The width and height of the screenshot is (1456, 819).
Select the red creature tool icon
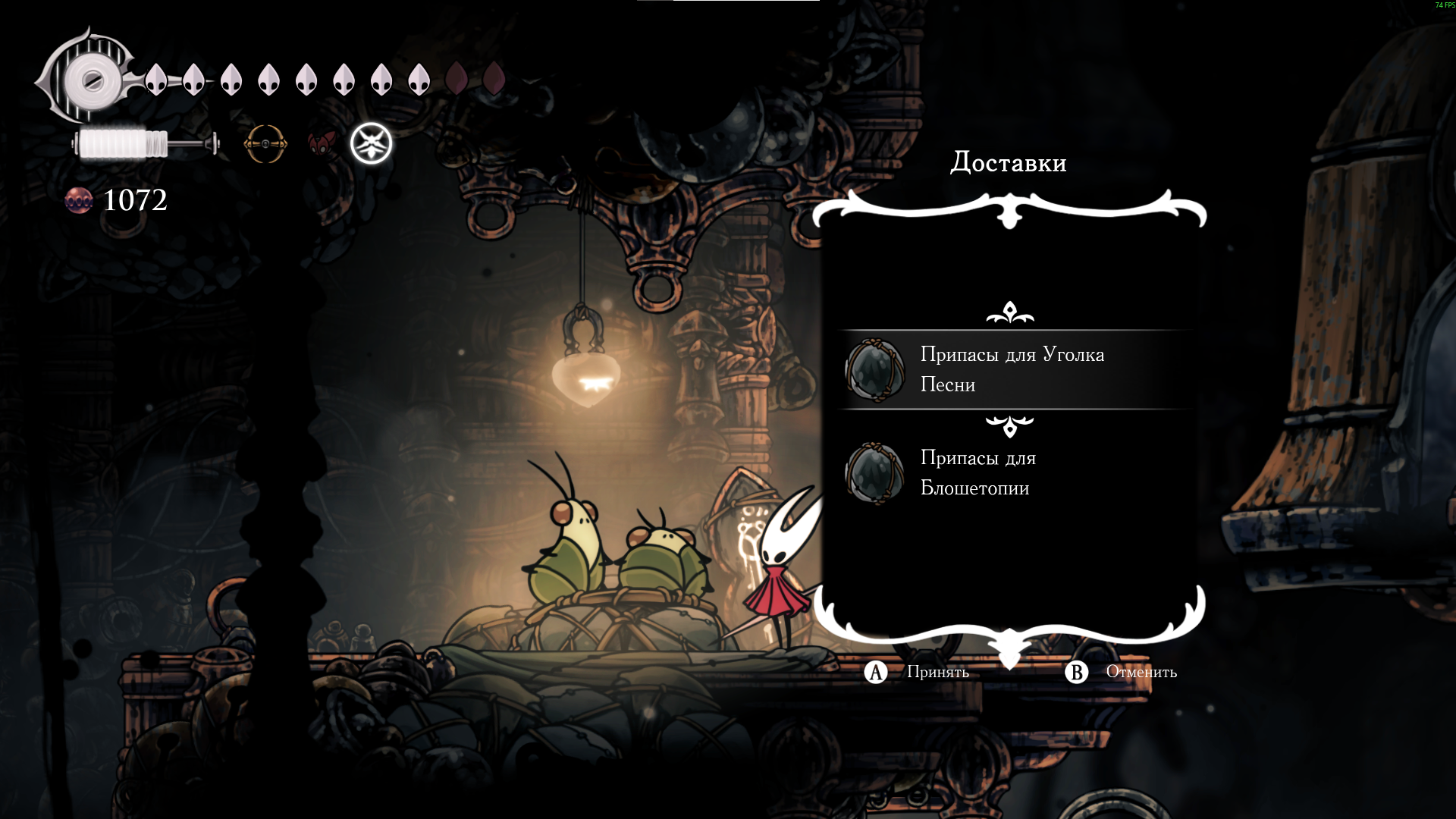point(321,143)
